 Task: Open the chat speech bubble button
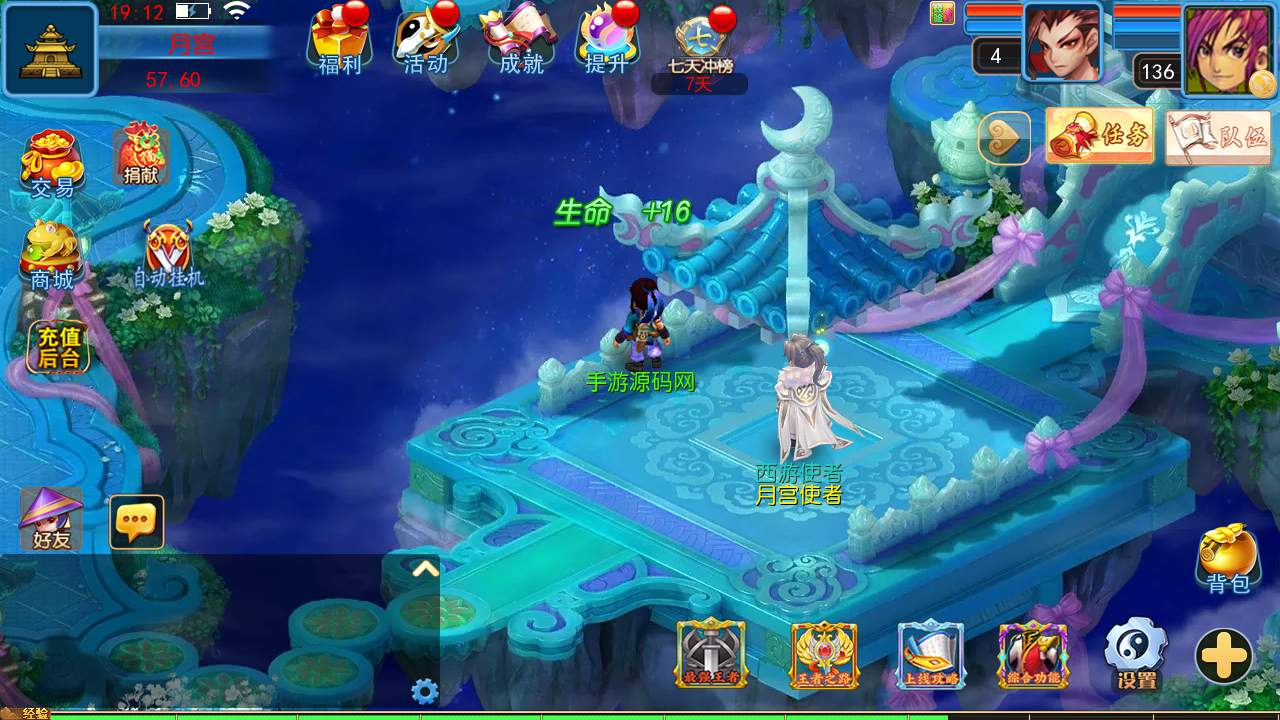[x=136, y=521]
